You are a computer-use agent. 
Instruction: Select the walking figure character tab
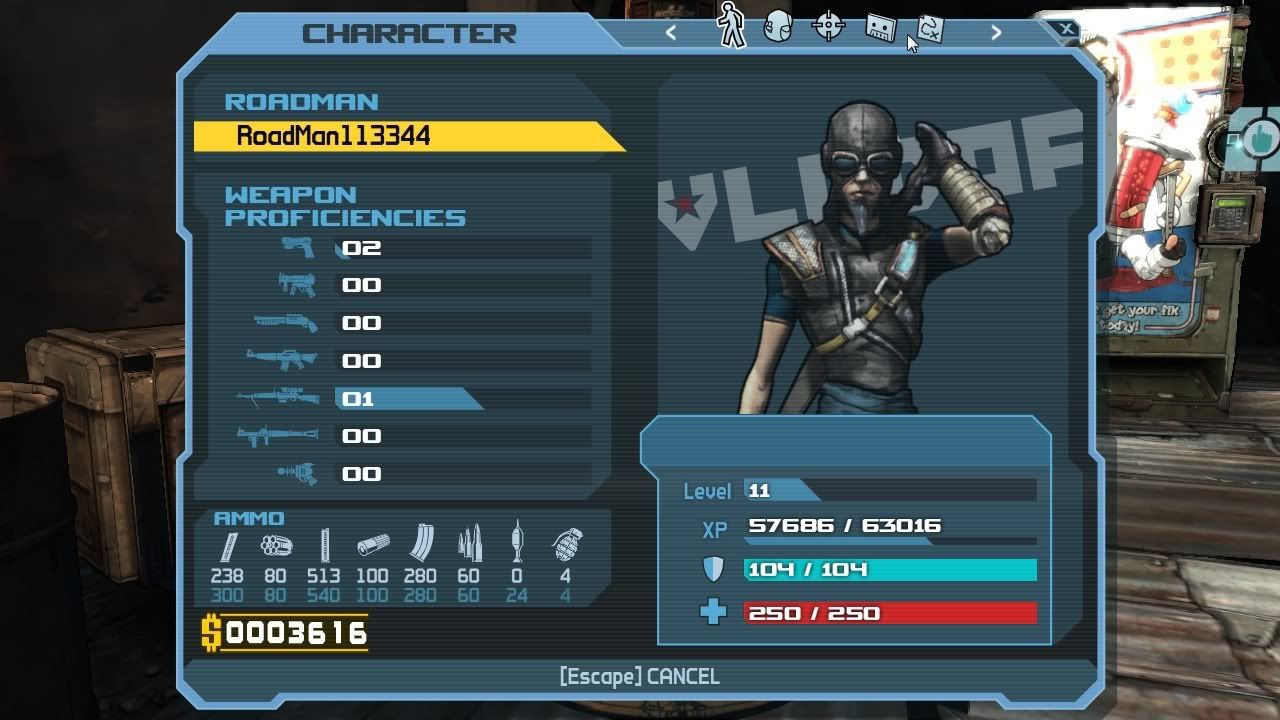coord(732,25)
